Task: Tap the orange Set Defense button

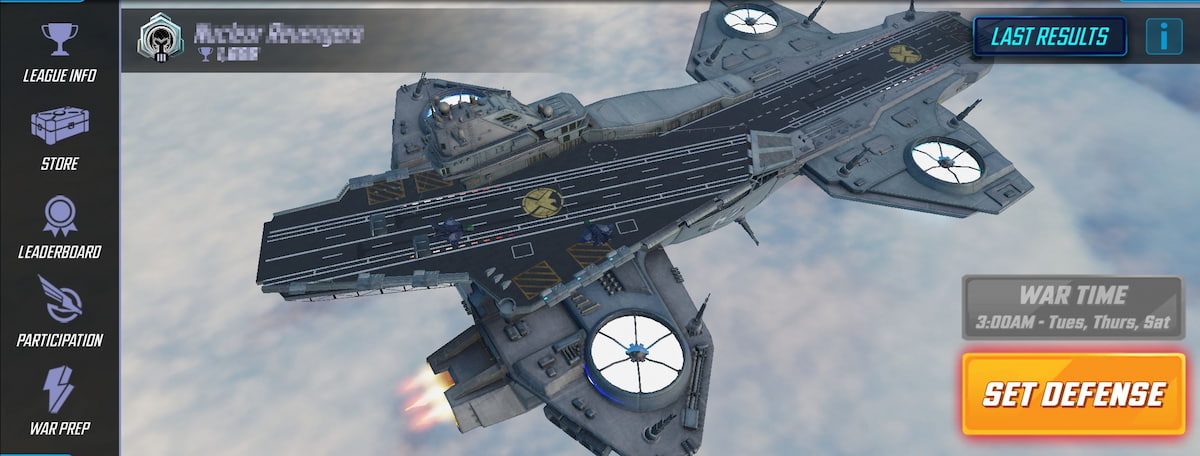Action: click(1073, 394)
